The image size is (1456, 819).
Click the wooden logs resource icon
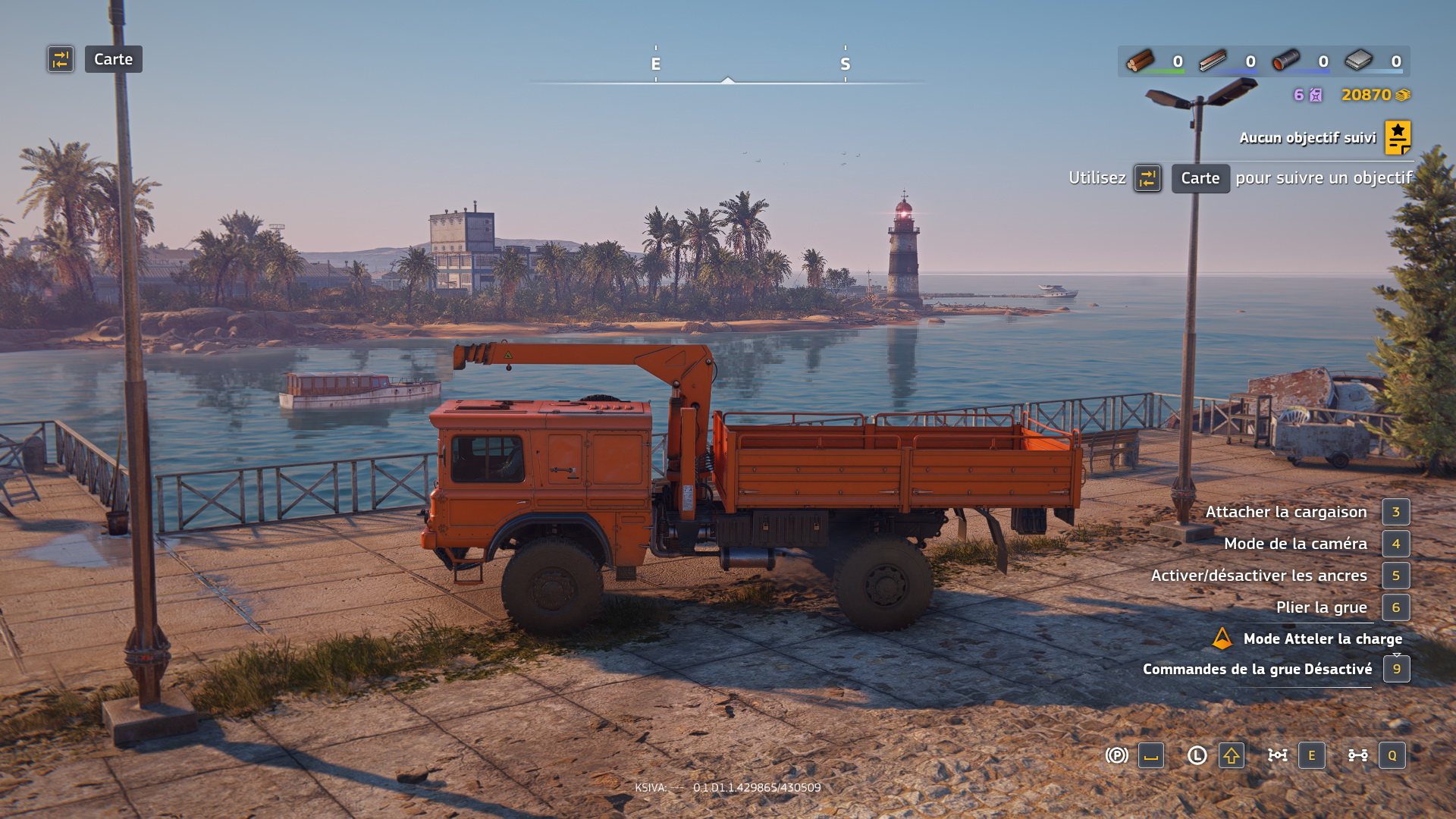tap(1140, 61)
